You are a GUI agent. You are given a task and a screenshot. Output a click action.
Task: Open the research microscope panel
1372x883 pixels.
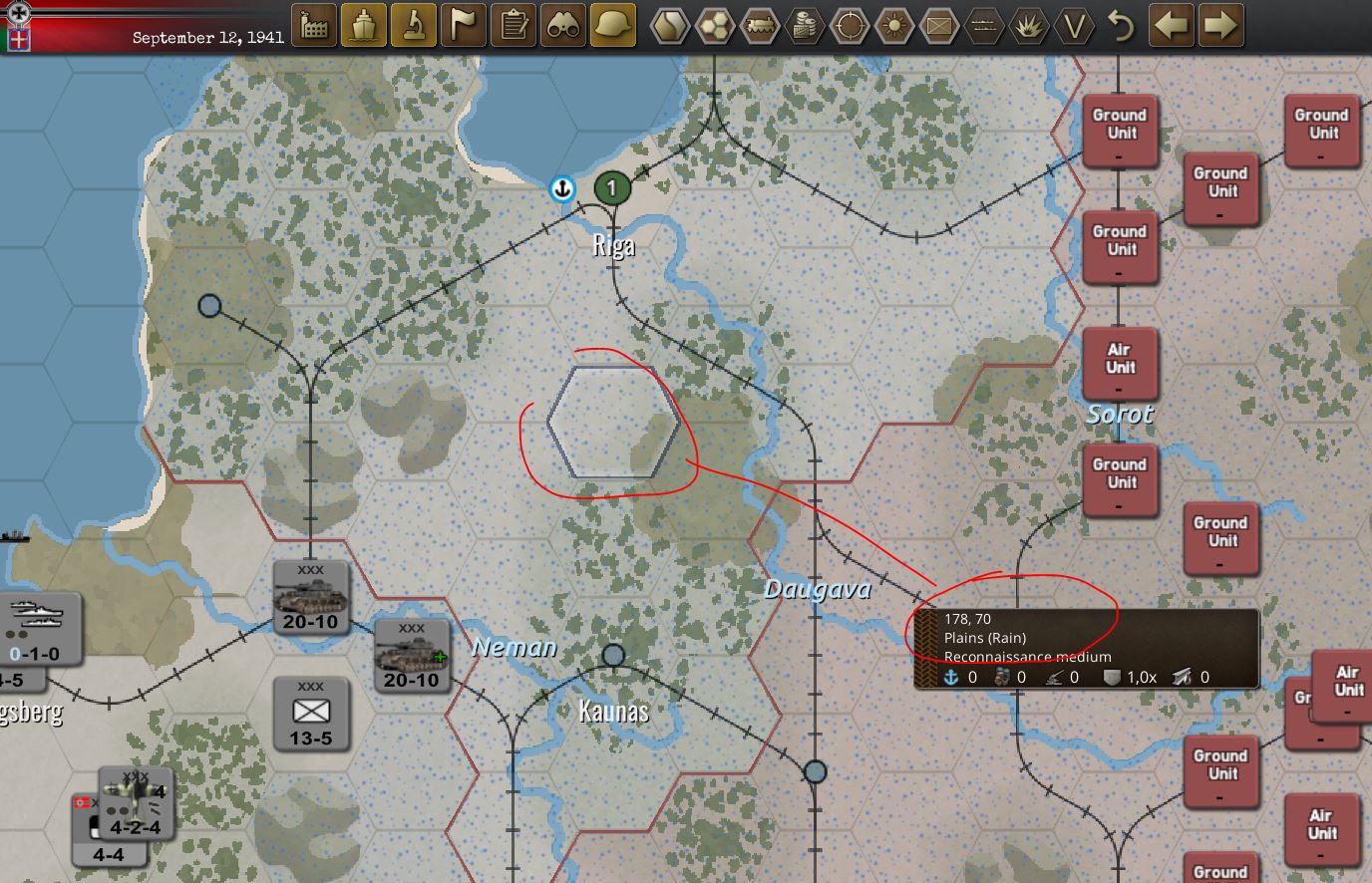pyautogui.click(x=414, y=26)
